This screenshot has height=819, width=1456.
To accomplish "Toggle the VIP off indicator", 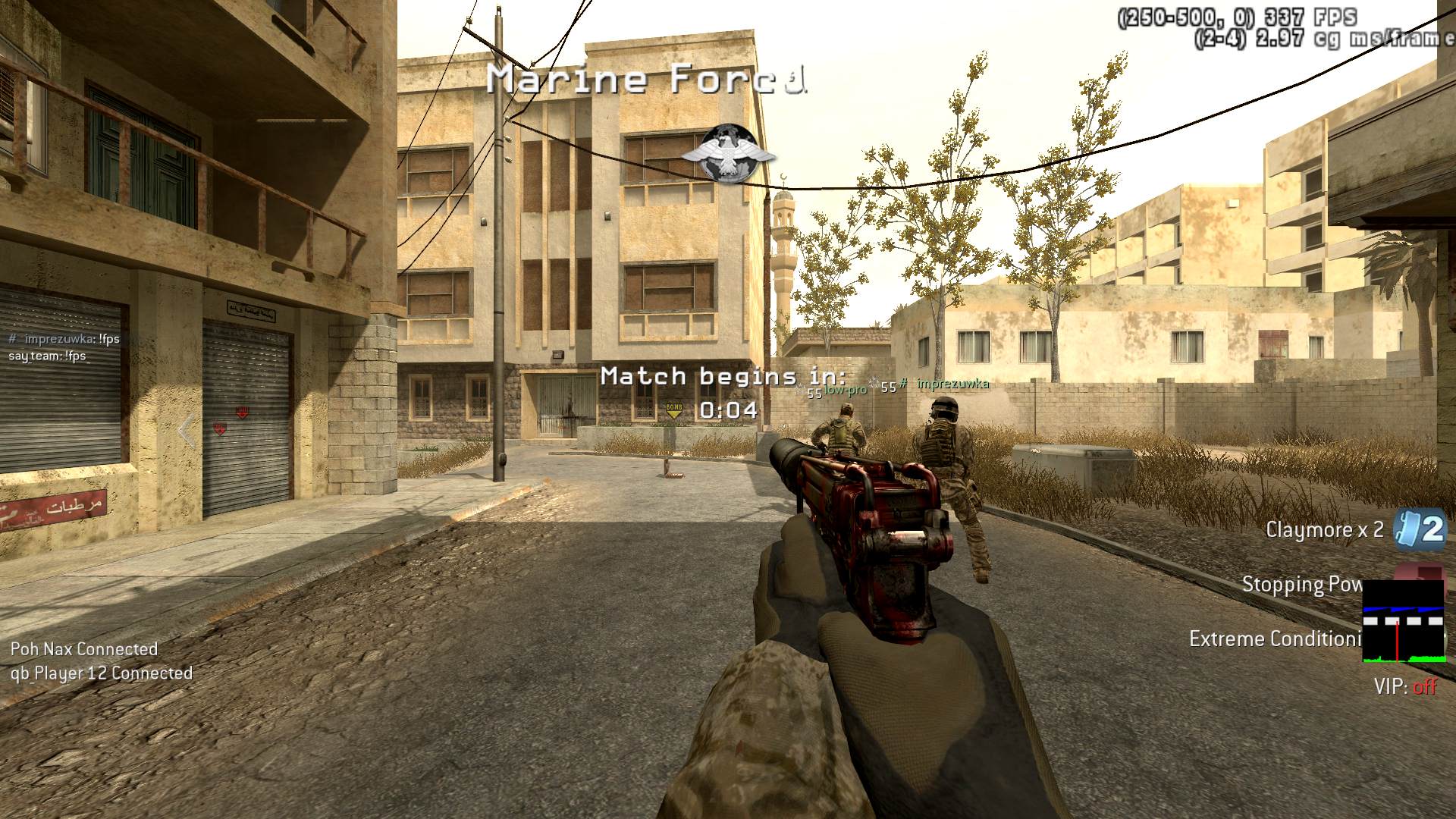I will 1405,687.
